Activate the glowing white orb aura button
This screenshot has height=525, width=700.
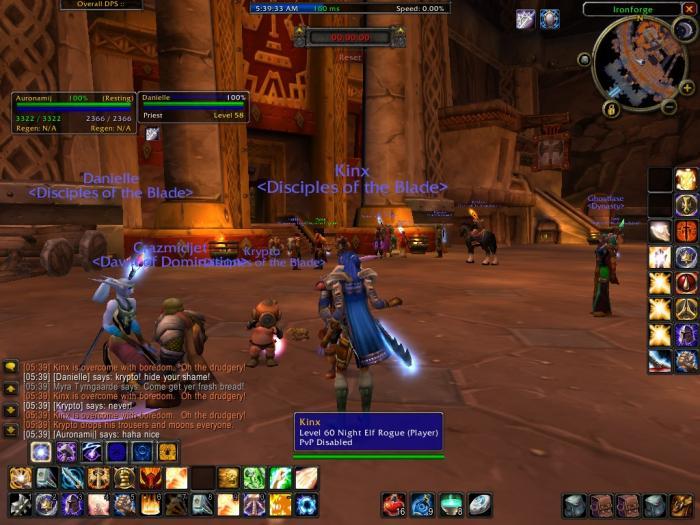pos(41,453)
